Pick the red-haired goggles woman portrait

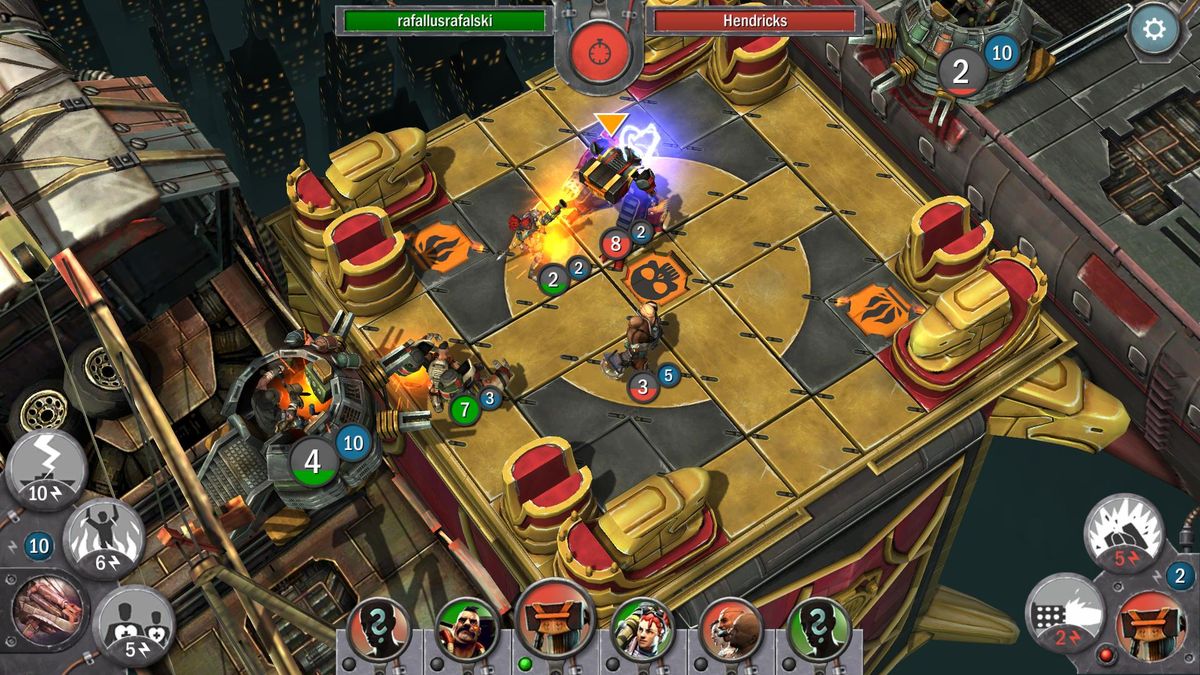point(642,629)
